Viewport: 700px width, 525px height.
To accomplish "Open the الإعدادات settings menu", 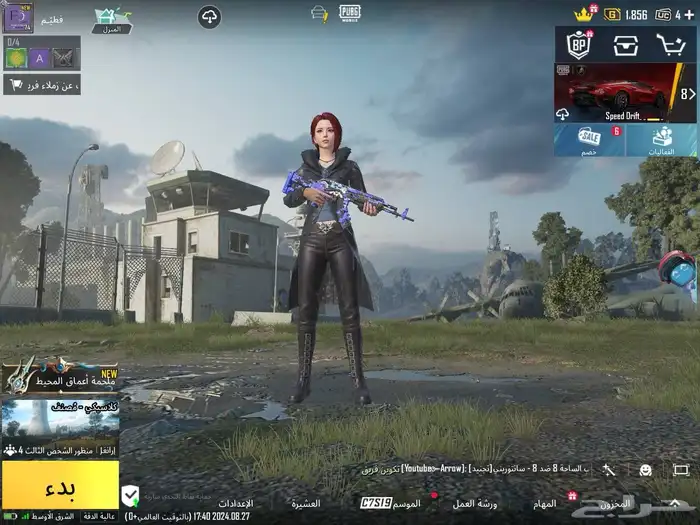I will [x=235, y=502].
